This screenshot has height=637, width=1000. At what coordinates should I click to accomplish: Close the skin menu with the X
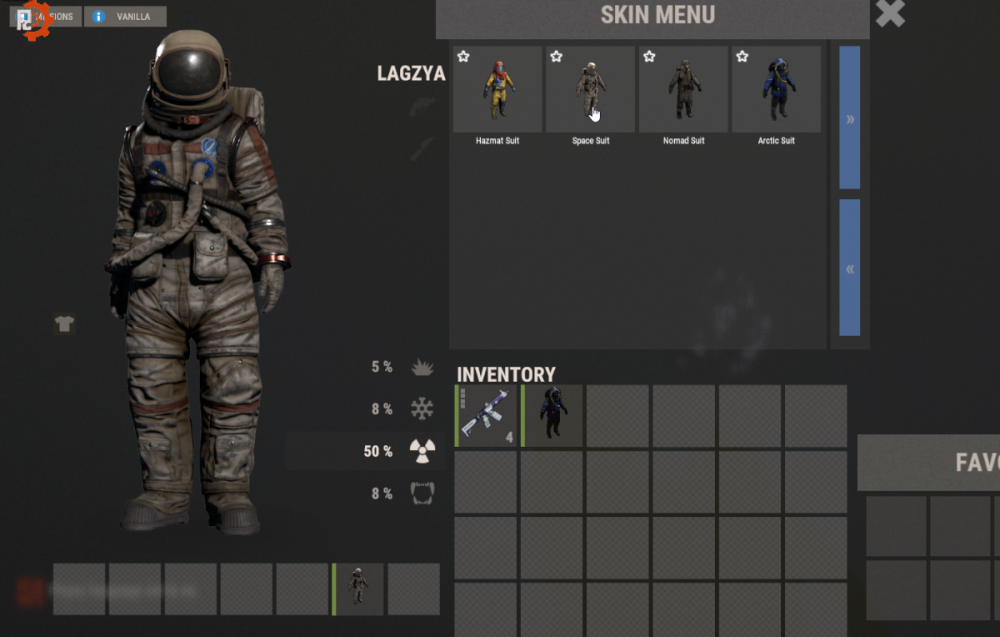tap(890, 14)
